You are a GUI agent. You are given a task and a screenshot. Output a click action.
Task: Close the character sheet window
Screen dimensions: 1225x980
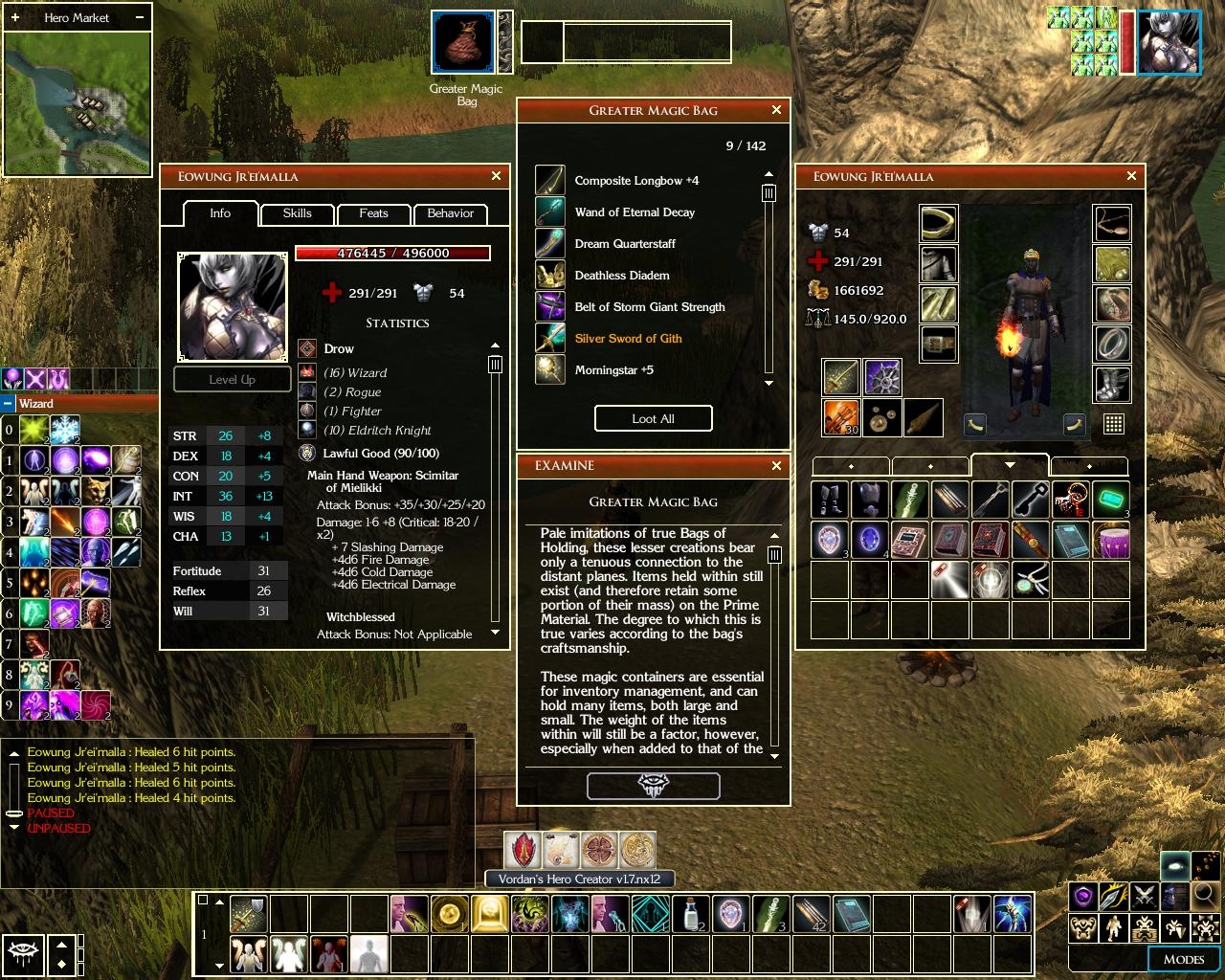click(x=496, y=176)
